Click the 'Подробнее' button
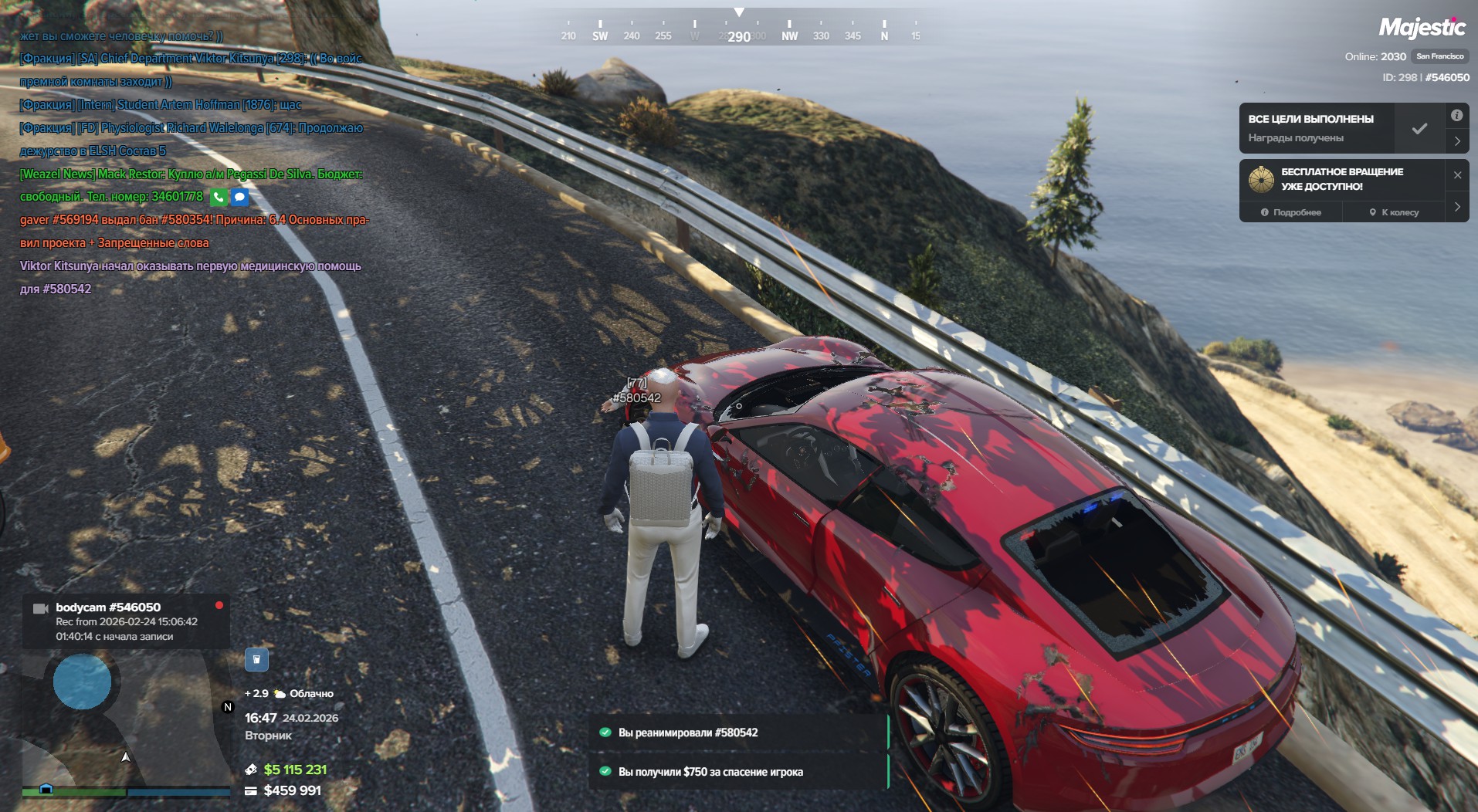1478x812 pixels. (1291, 212)
